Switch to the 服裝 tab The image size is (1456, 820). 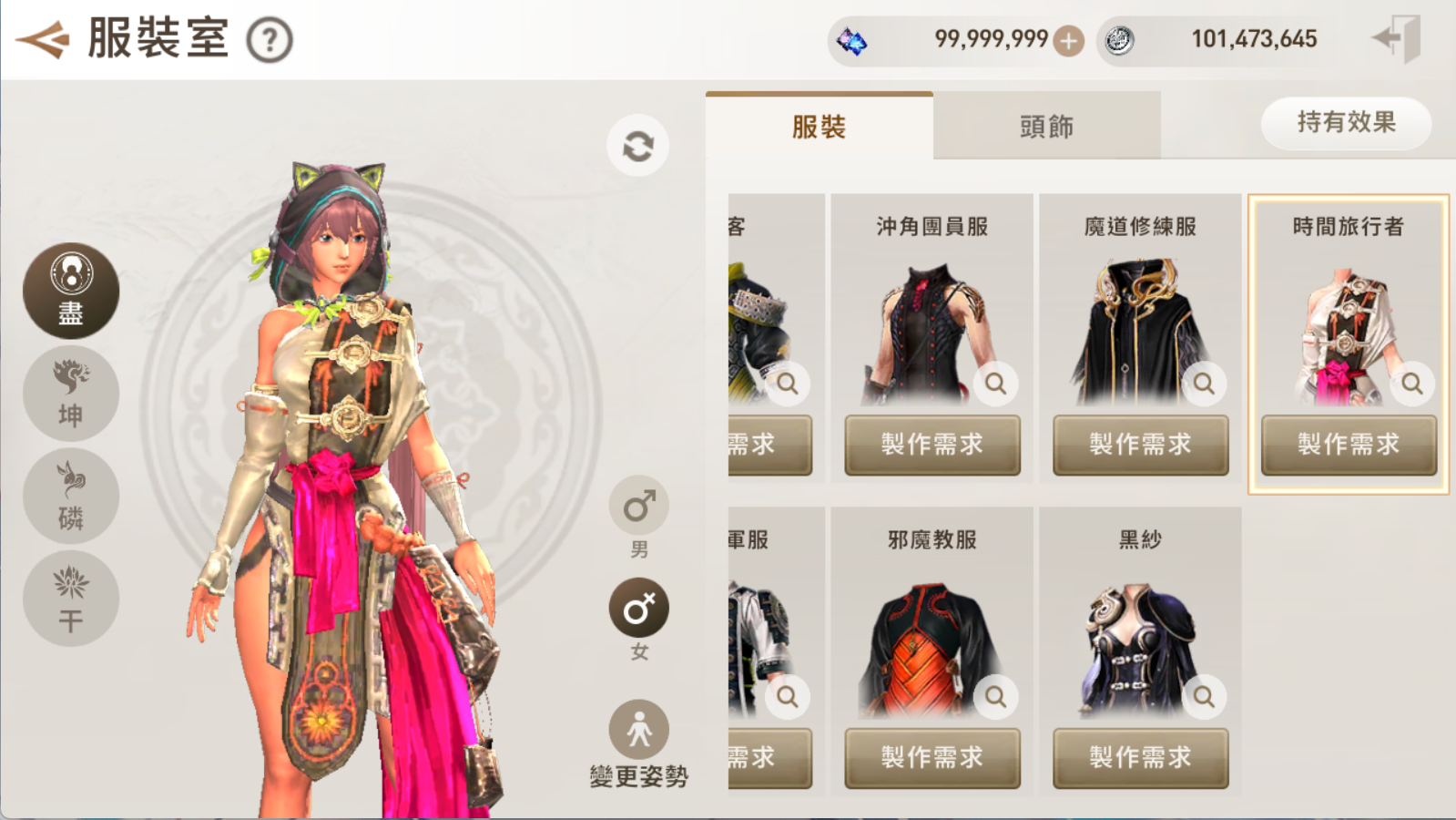(819, 127)
